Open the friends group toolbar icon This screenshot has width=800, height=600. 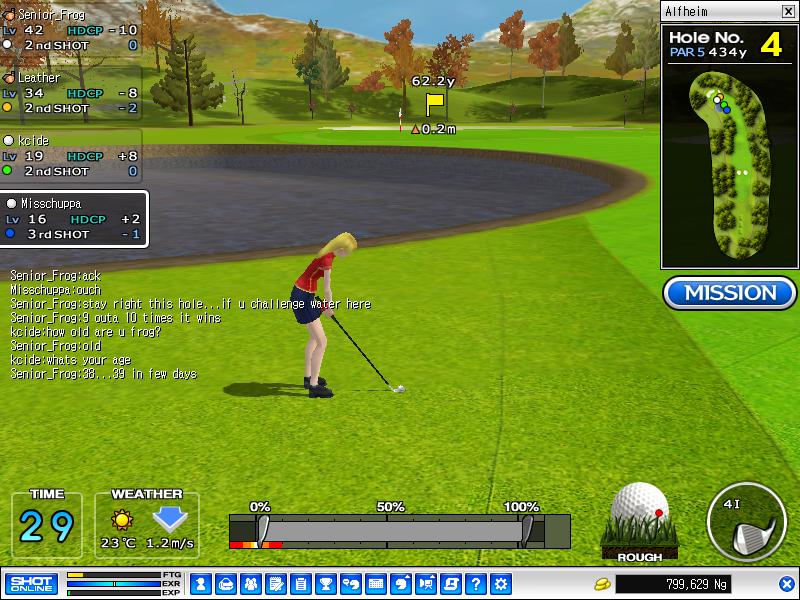click(x=250, y=584)
